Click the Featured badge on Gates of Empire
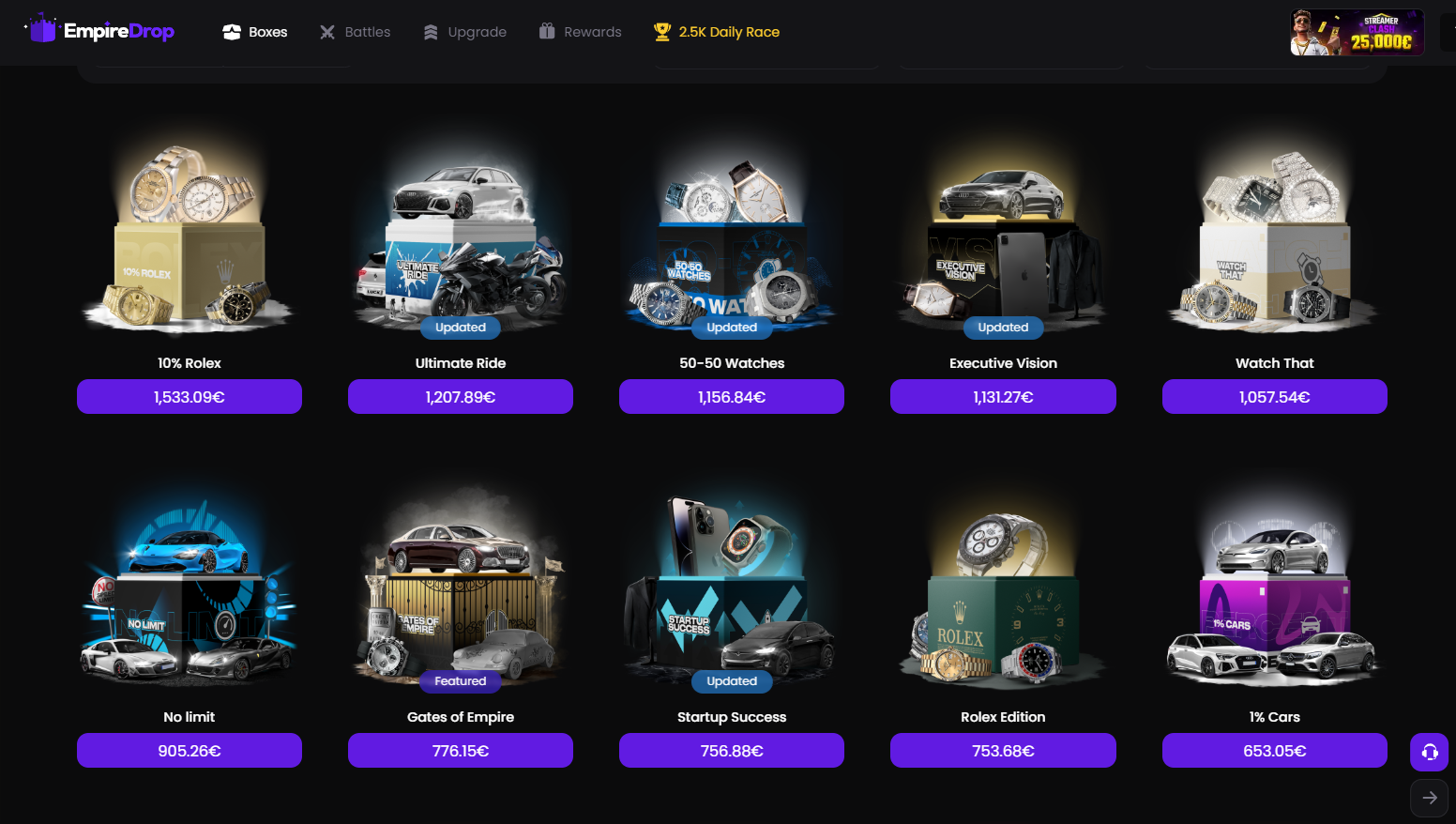1456x824 pixels. tap(460, 681)
